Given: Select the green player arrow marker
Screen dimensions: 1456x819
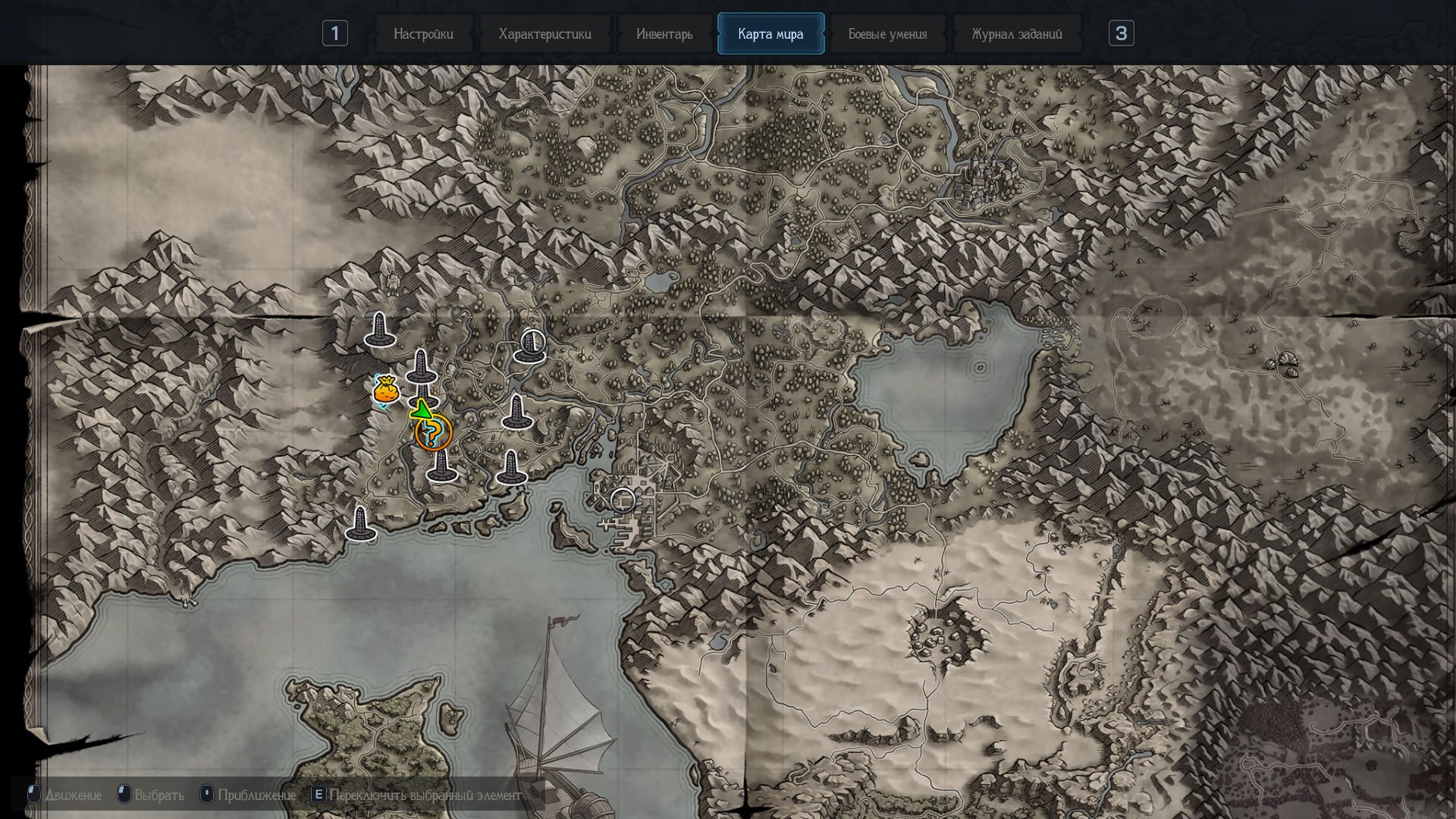Looking at the screenshot, I should tap(421, 410).
